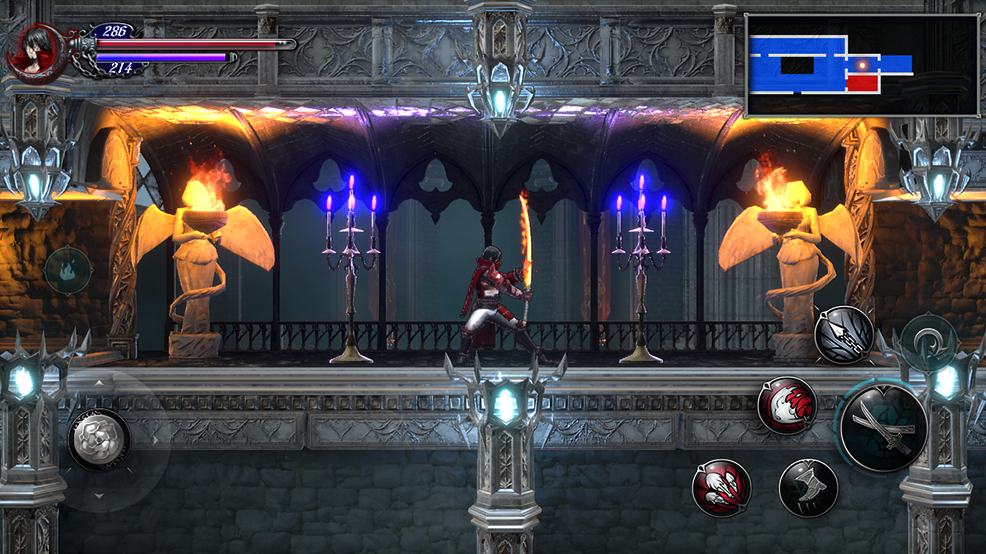Screen dimensions: 986x554
Task: Tap the teal crescent swirl button
Action: [928, 337]
